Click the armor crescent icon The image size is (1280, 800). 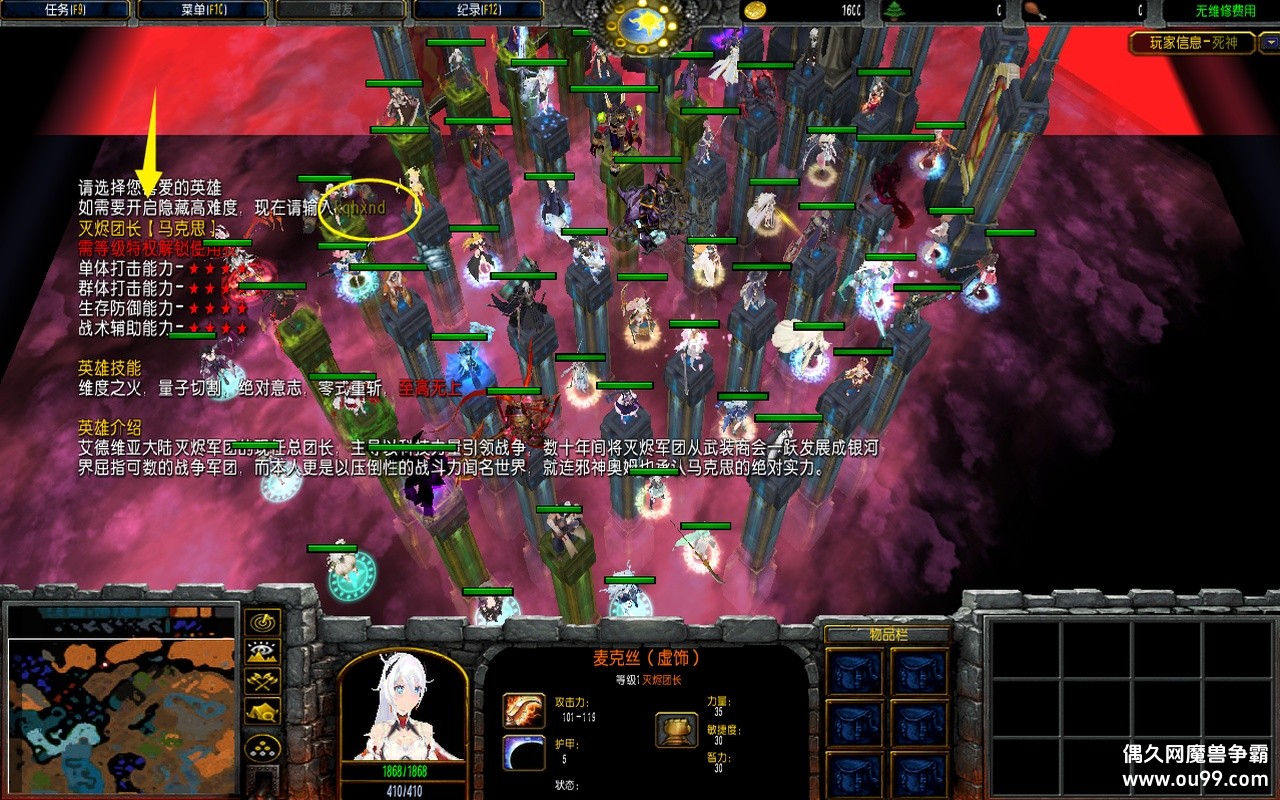pos(523,752)
